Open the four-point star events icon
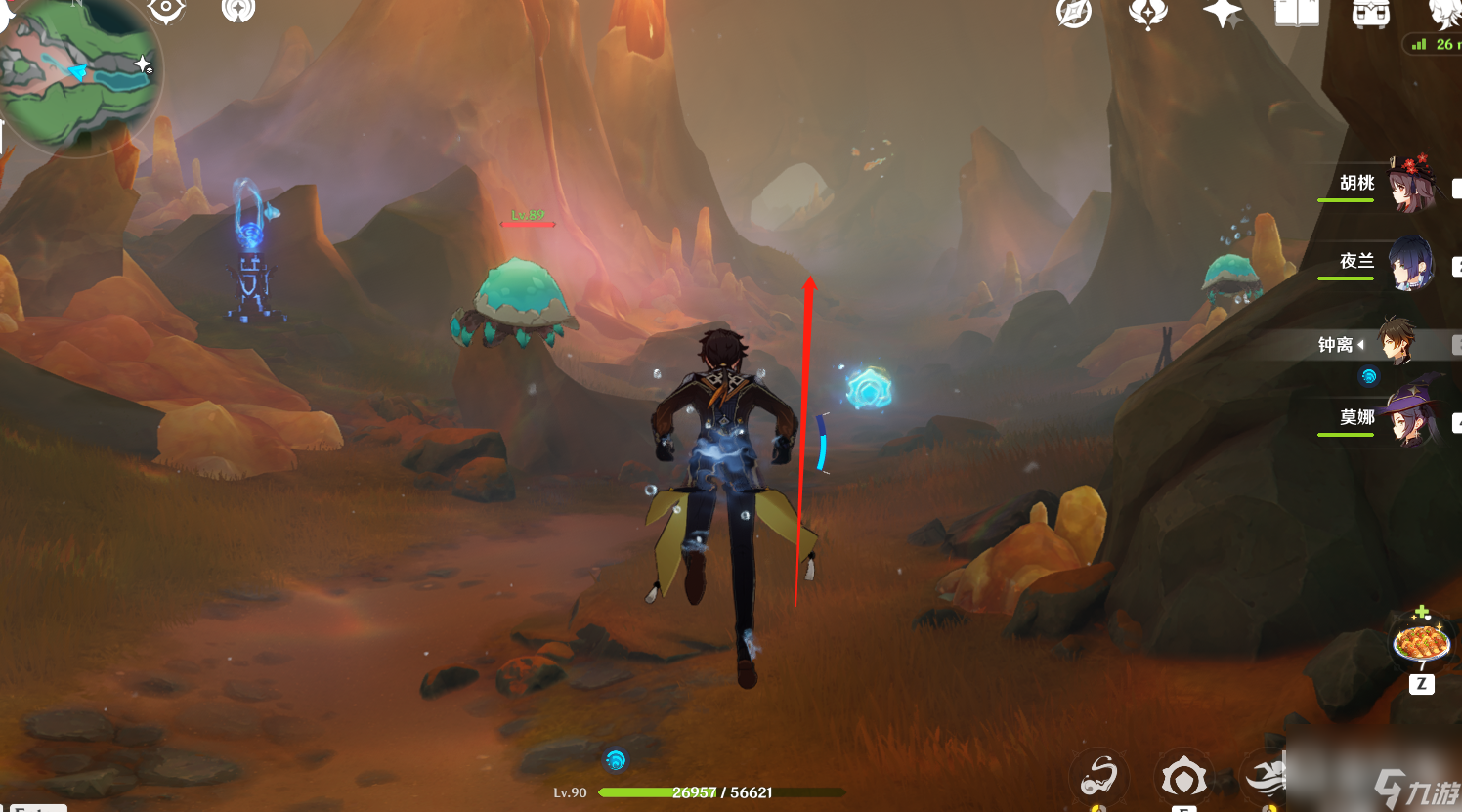1462x812 pixels. click(x=1222, y=14)
